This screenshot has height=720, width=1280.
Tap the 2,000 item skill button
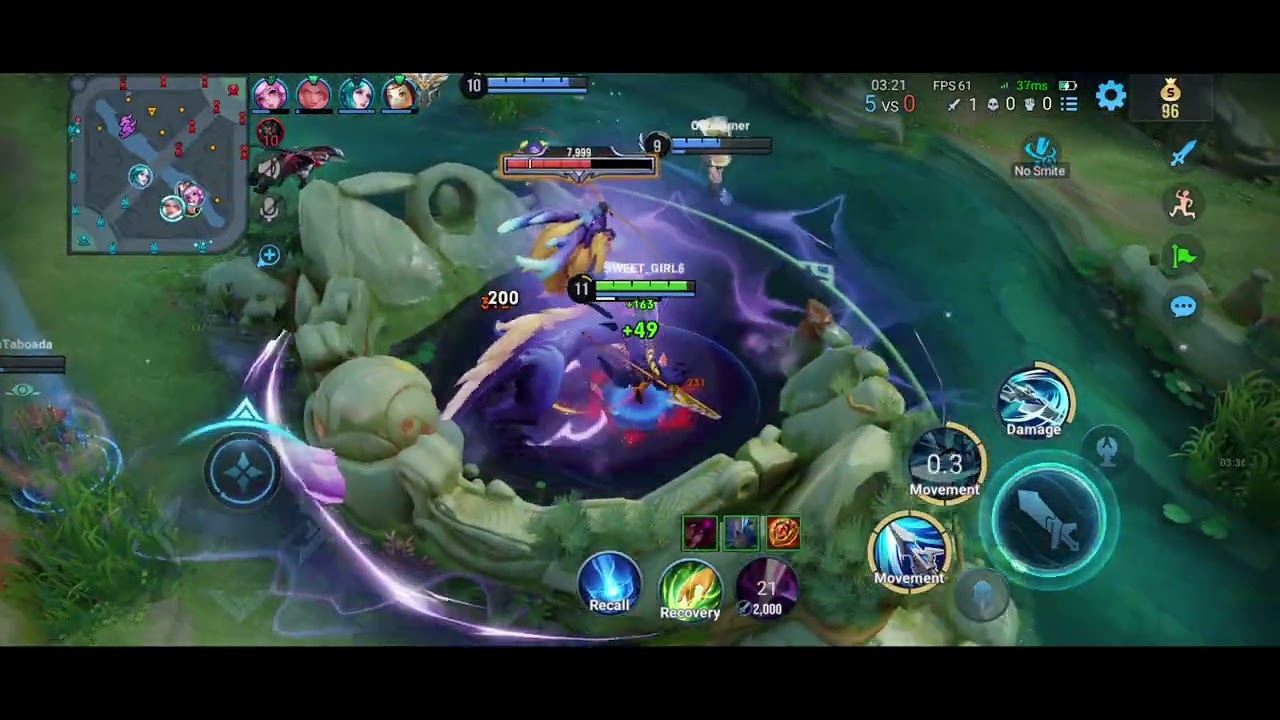767,589
